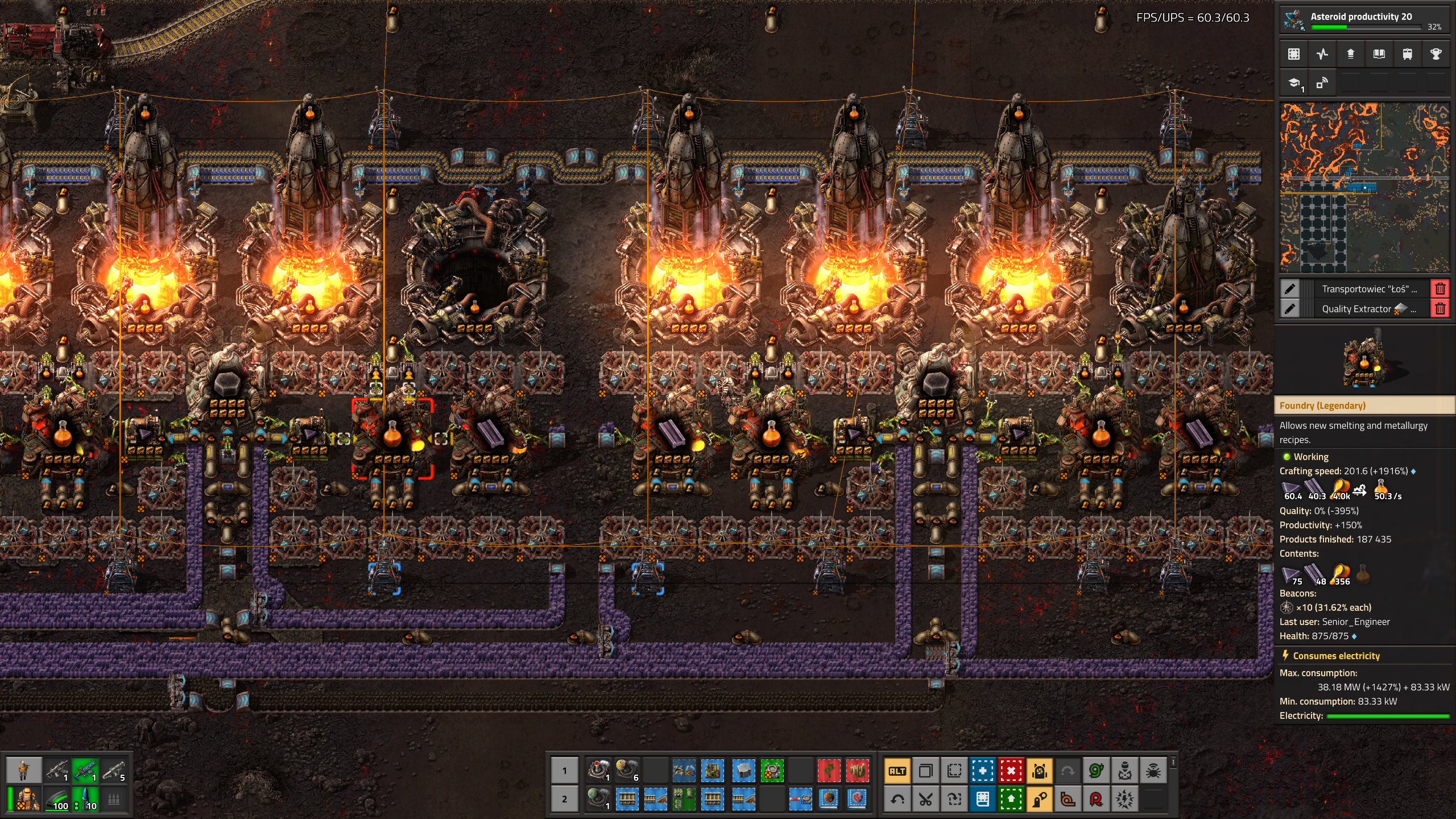The width and height of the screenshot is (1456, 819).
Task: Choose the scissors cut tool
Action: 926,800
